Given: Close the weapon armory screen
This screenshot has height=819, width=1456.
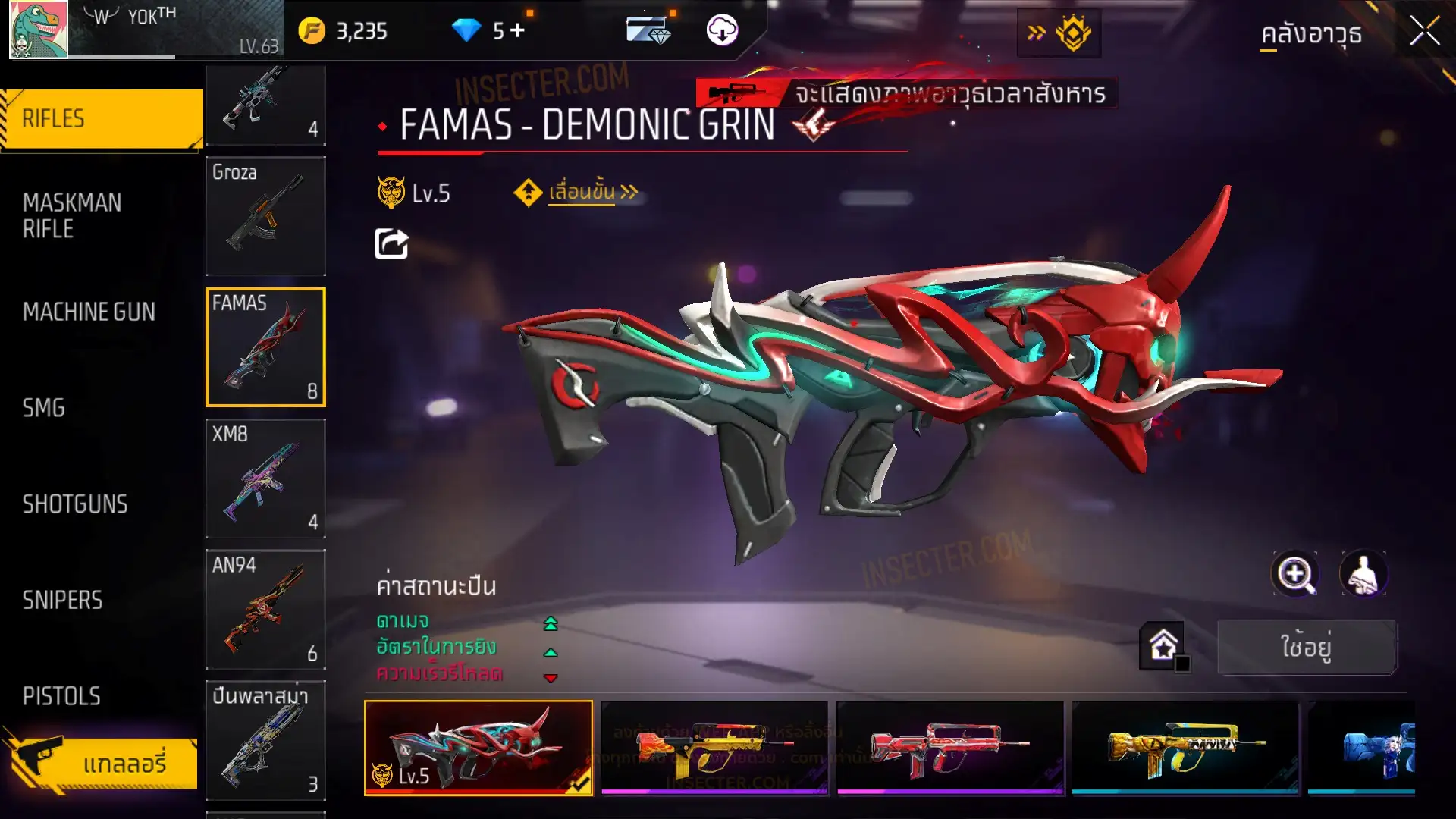Looking at the screenshot, I should pos(1424,32).
